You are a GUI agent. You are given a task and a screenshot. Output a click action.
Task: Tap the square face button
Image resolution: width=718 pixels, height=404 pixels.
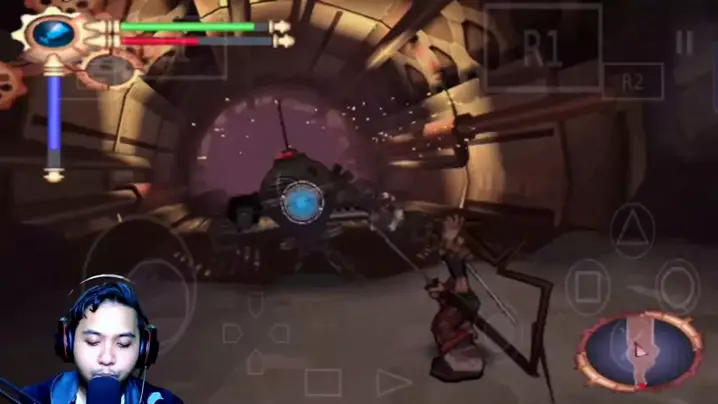588,287
